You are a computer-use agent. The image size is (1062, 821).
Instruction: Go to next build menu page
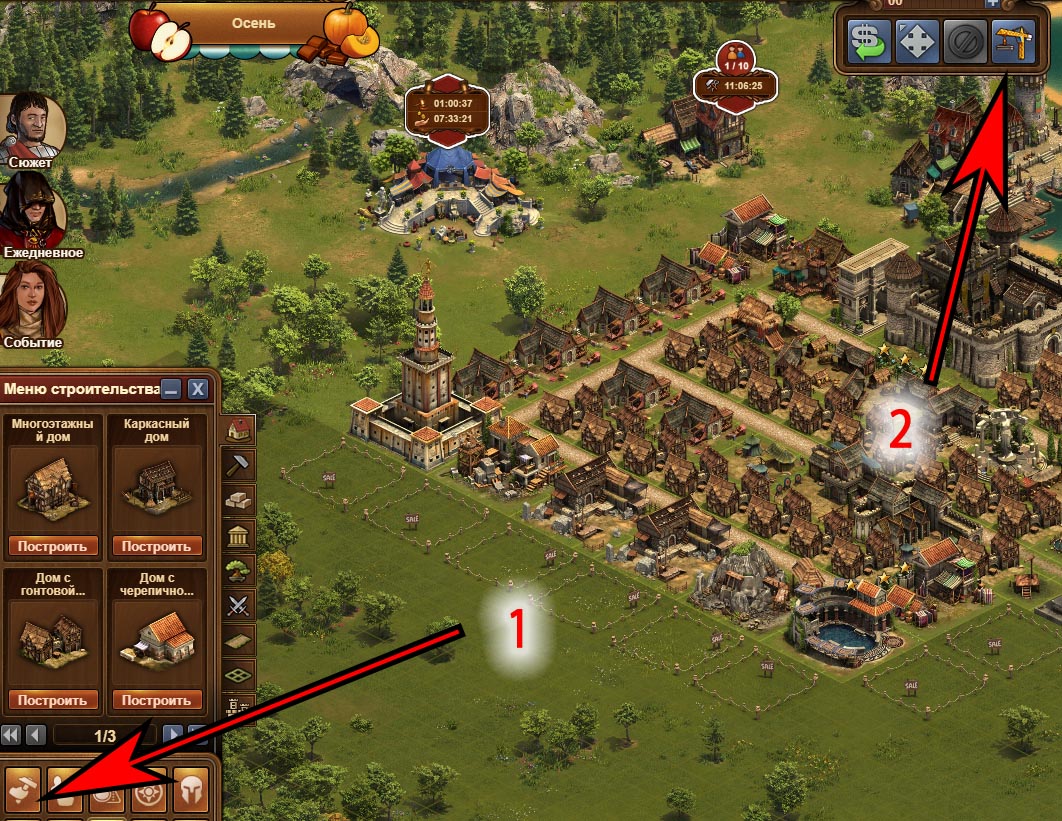coord(173,735)
